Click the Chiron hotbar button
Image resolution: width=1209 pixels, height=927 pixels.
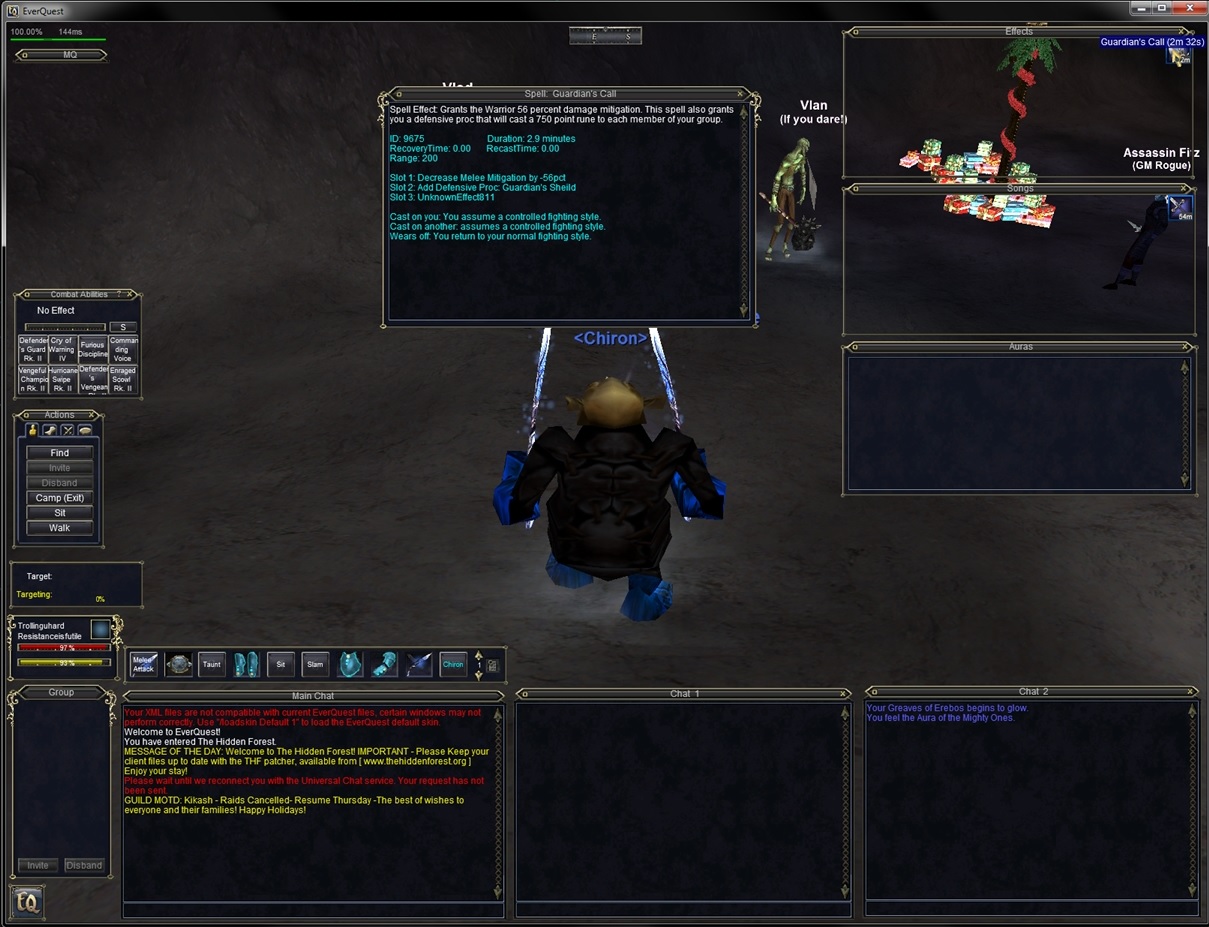click(453, 664)
